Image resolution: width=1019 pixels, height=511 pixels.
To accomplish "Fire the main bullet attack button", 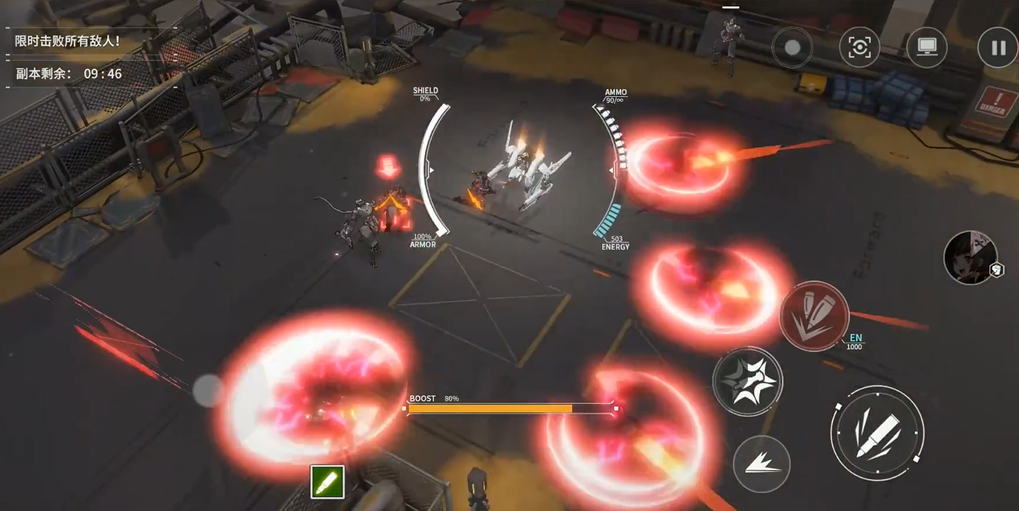I will 877,431.
